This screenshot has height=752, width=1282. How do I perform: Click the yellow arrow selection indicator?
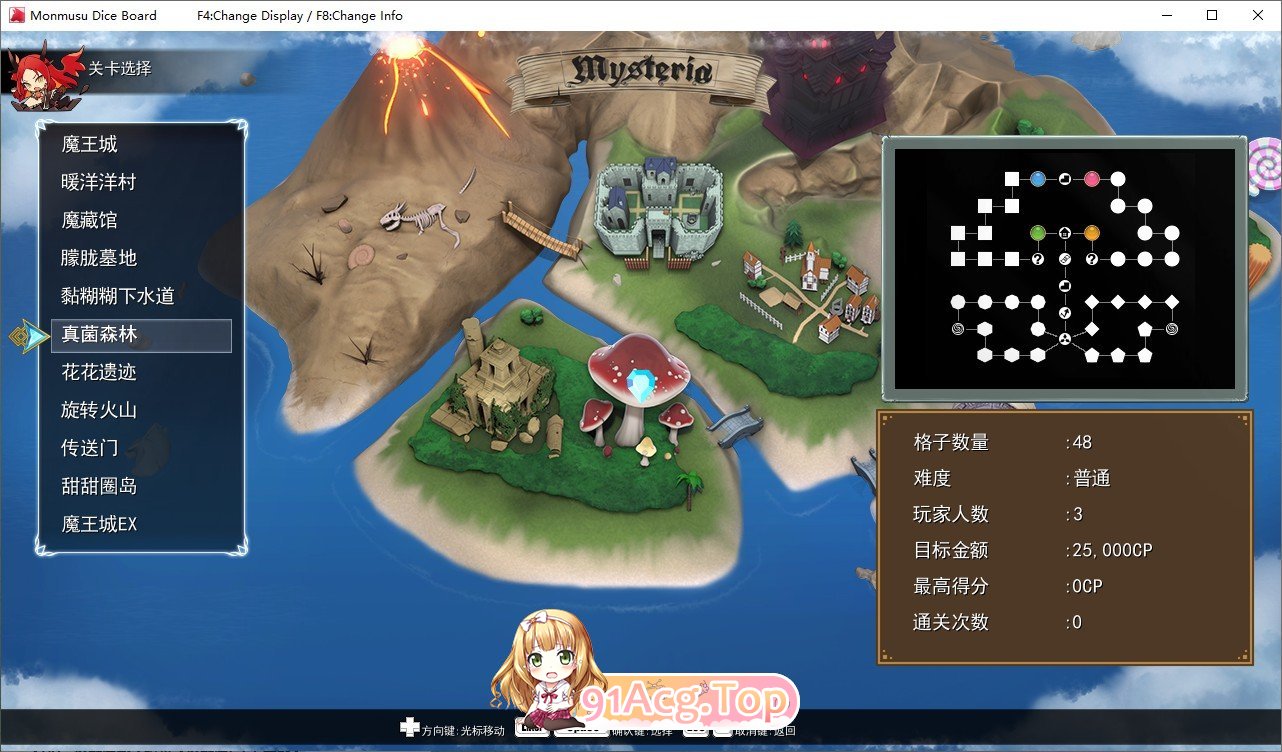coord(29,336)
